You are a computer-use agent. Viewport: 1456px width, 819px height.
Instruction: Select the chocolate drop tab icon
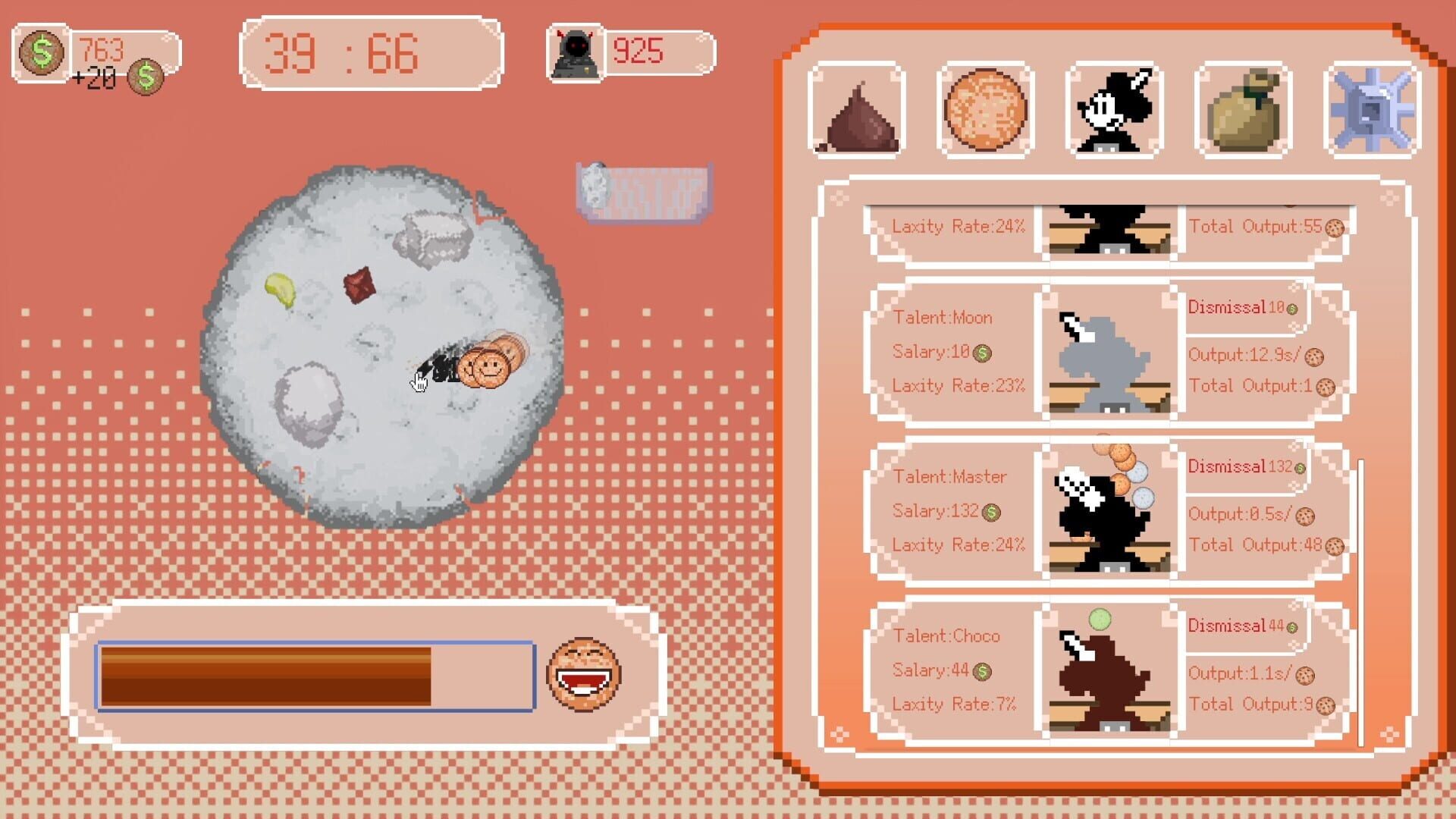pos(857,114)
